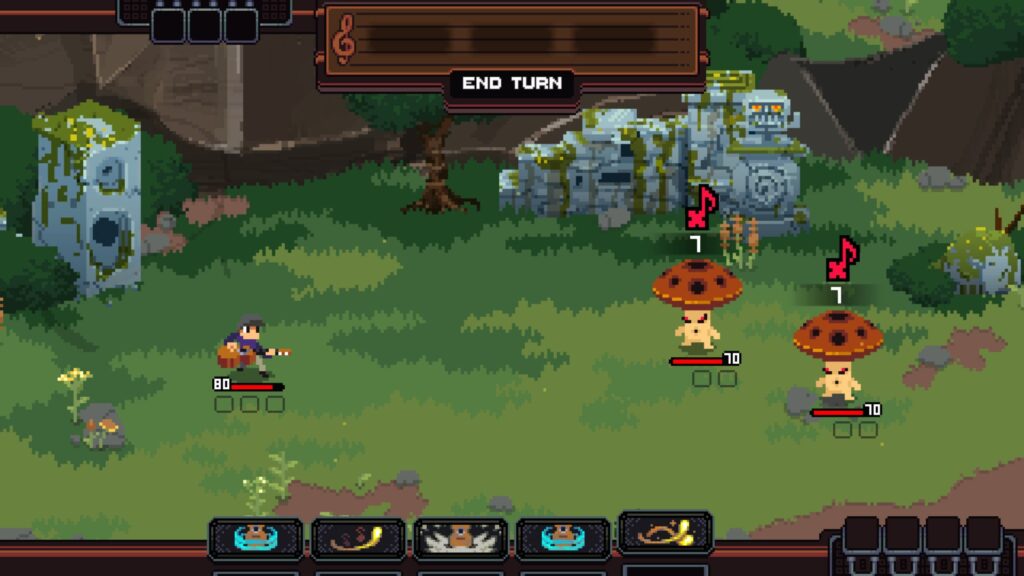Screen dimensions: 1024x576
Task: Click the End Turn button
Action: pyautogui.click(x=512, y=83)
